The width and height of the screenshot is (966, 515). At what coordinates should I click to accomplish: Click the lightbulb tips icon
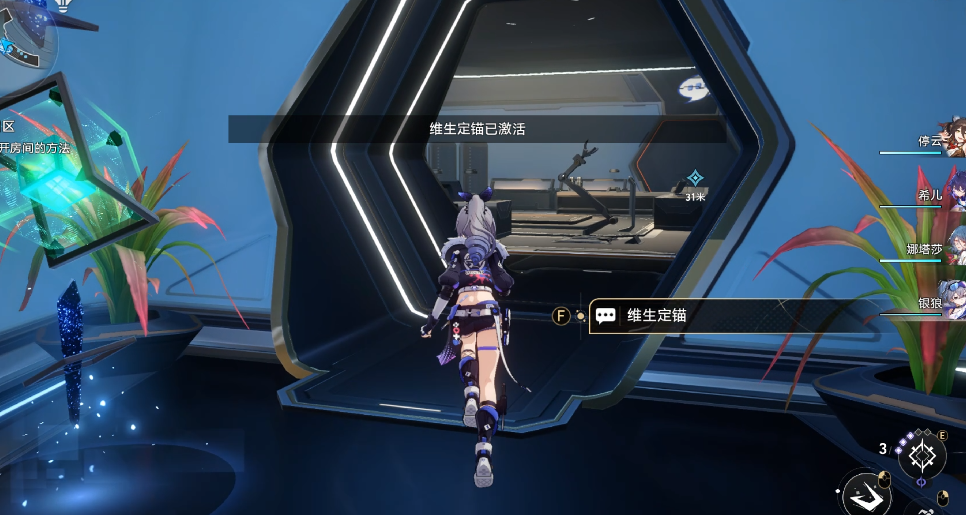click(60, 4)
